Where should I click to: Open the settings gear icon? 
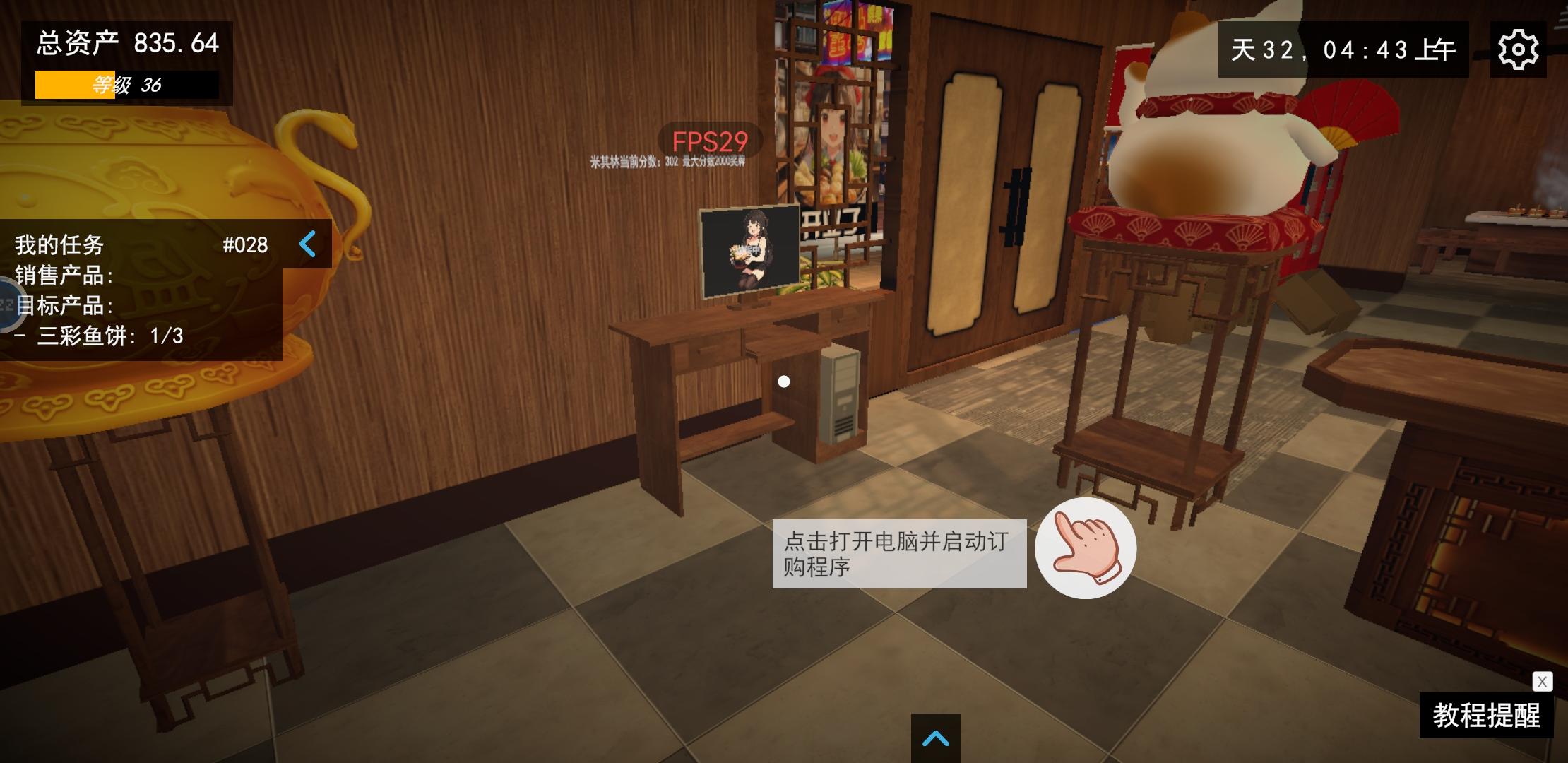coord(1517,48)
